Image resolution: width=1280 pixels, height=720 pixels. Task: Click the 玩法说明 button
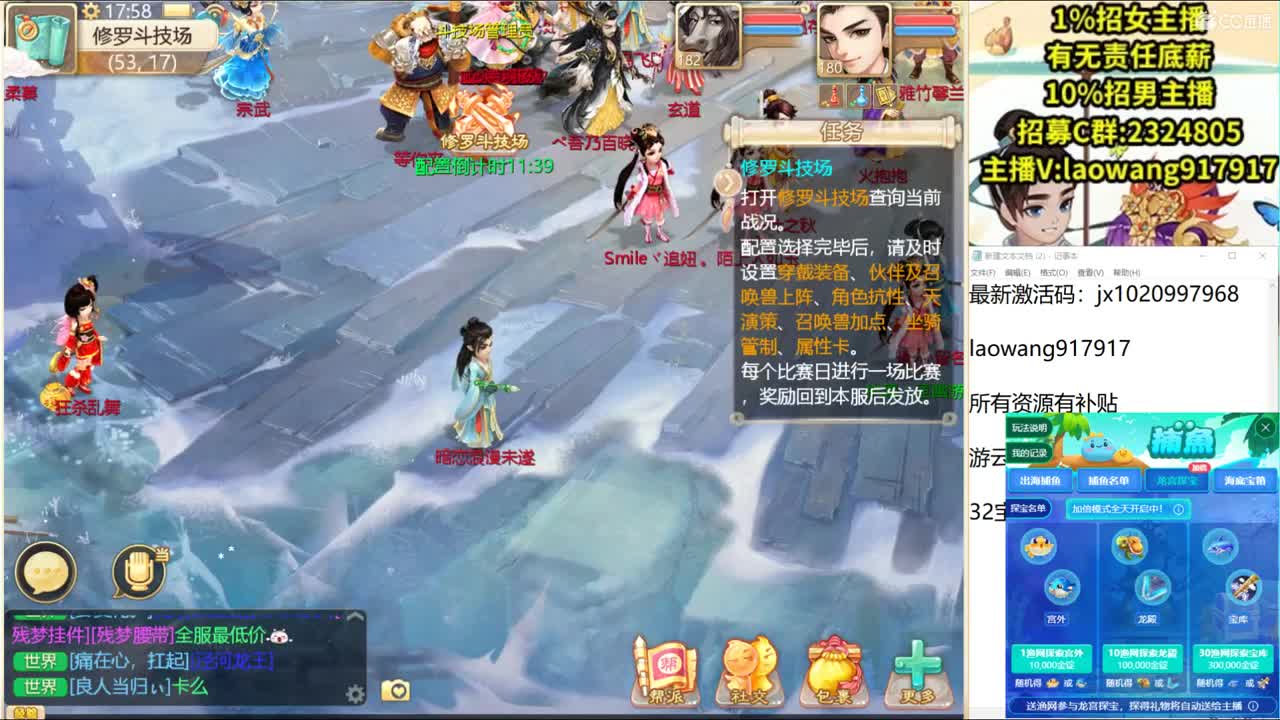coord(1029,428)
